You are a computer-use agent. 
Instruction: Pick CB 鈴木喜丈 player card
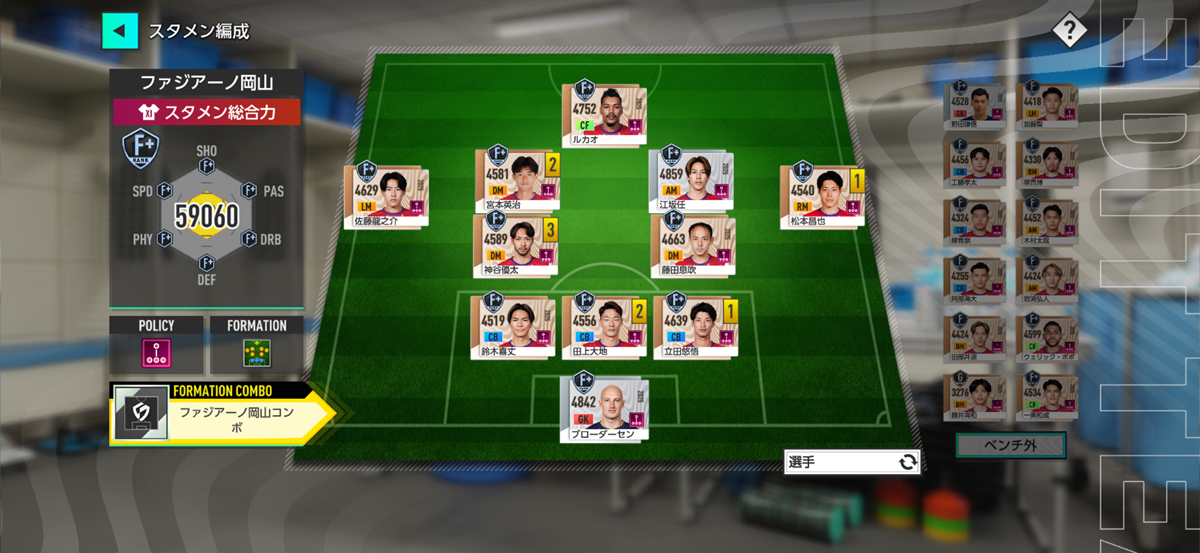tap(512, 327)
